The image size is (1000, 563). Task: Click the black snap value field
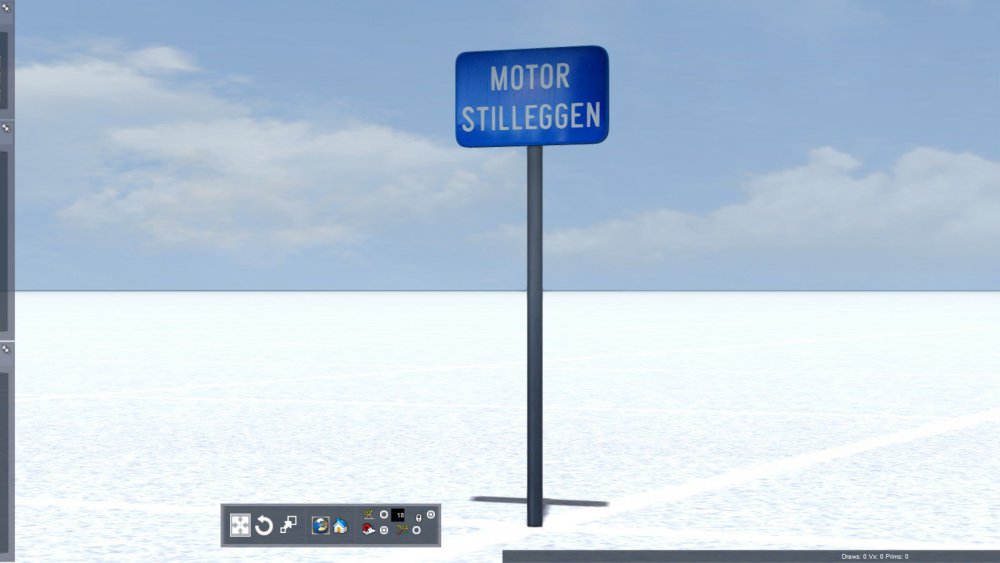click(x=399, y=514)
